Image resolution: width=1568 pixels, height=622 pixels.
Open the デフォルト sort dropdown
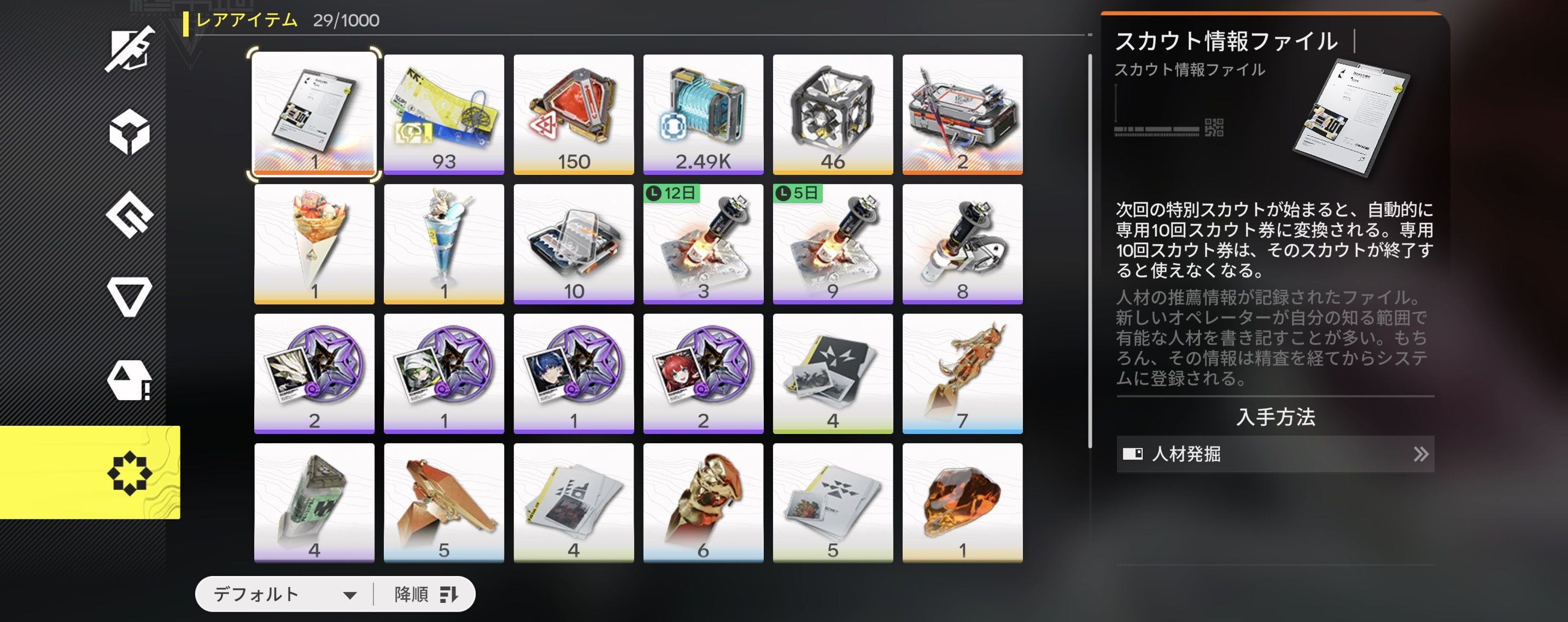[284, 594]
